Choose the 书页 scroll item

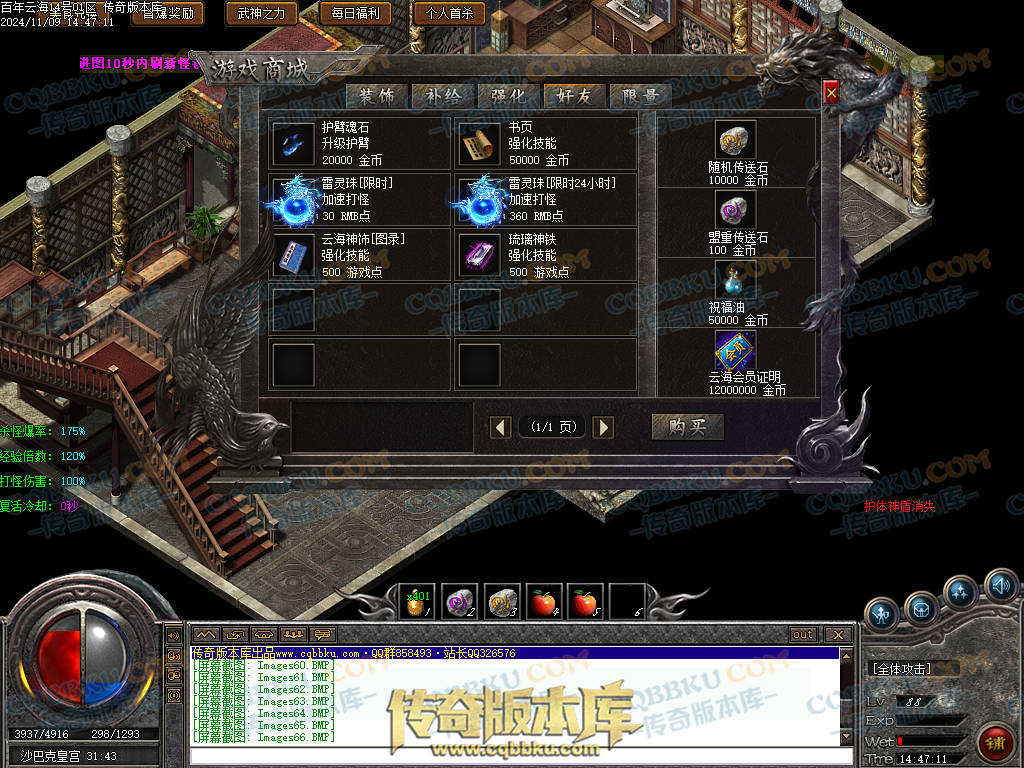[480, 144]
